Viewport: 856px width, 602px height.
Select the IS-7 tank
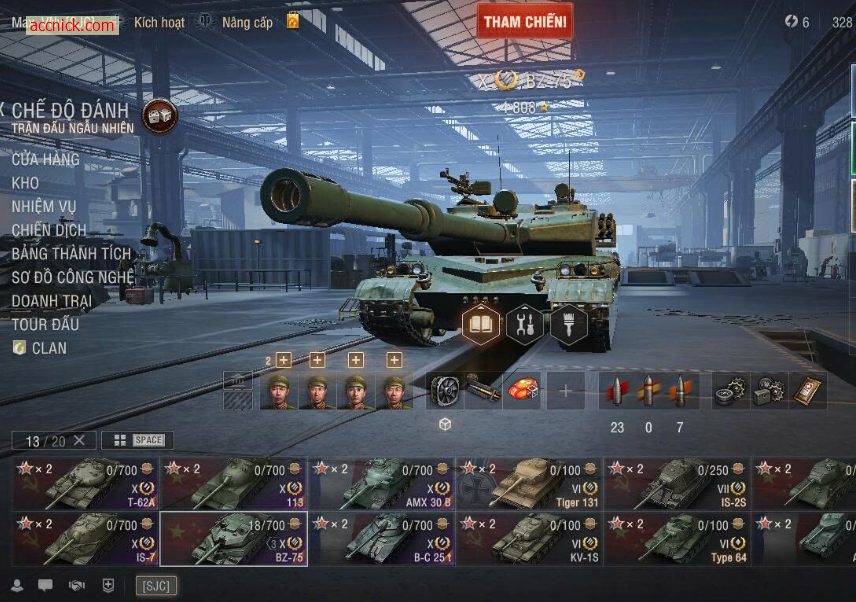(x=85, y=540)
